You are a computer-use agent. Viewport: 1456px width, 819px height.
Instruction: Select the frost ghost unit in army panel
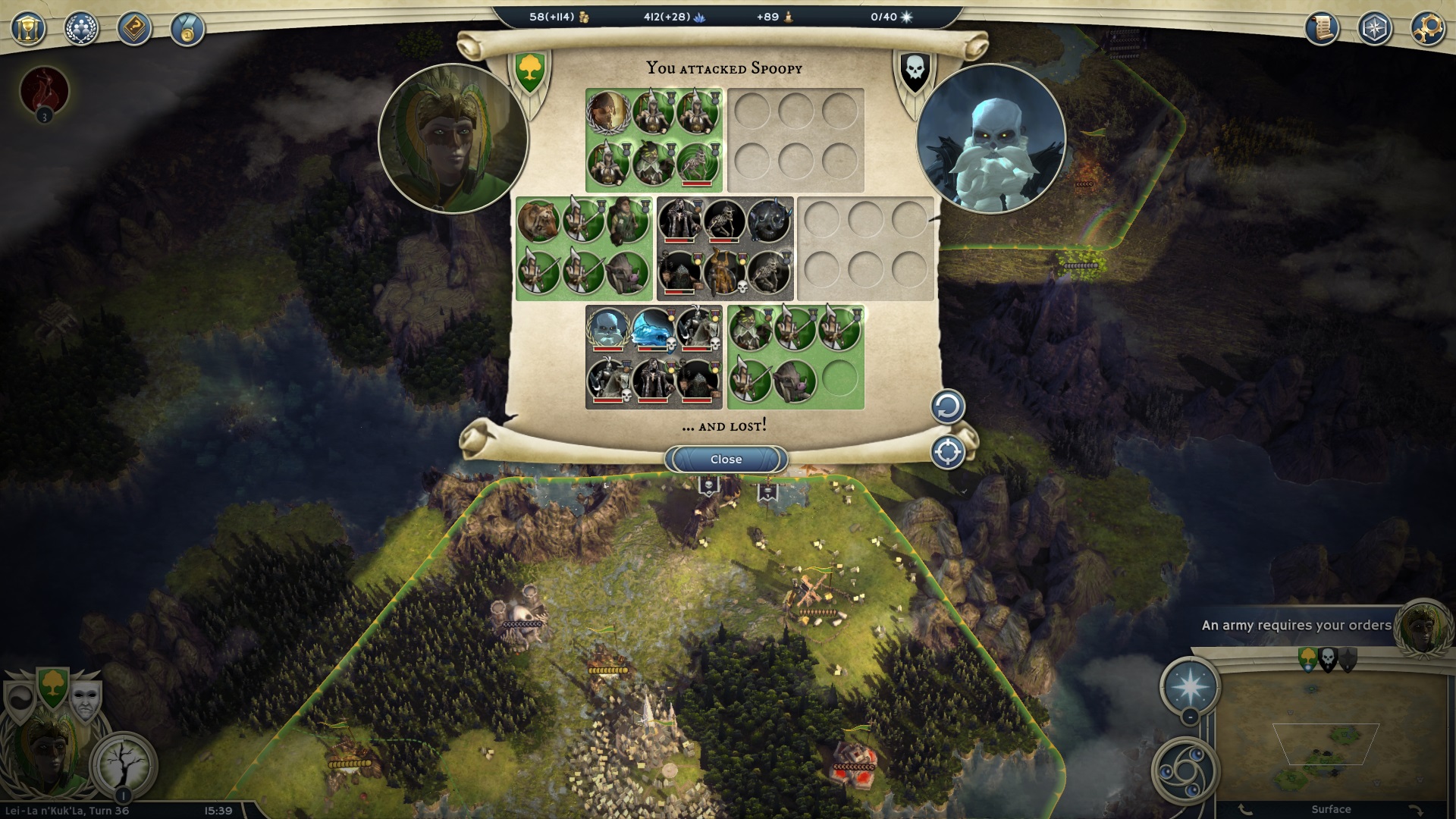[x=651, y=328]
